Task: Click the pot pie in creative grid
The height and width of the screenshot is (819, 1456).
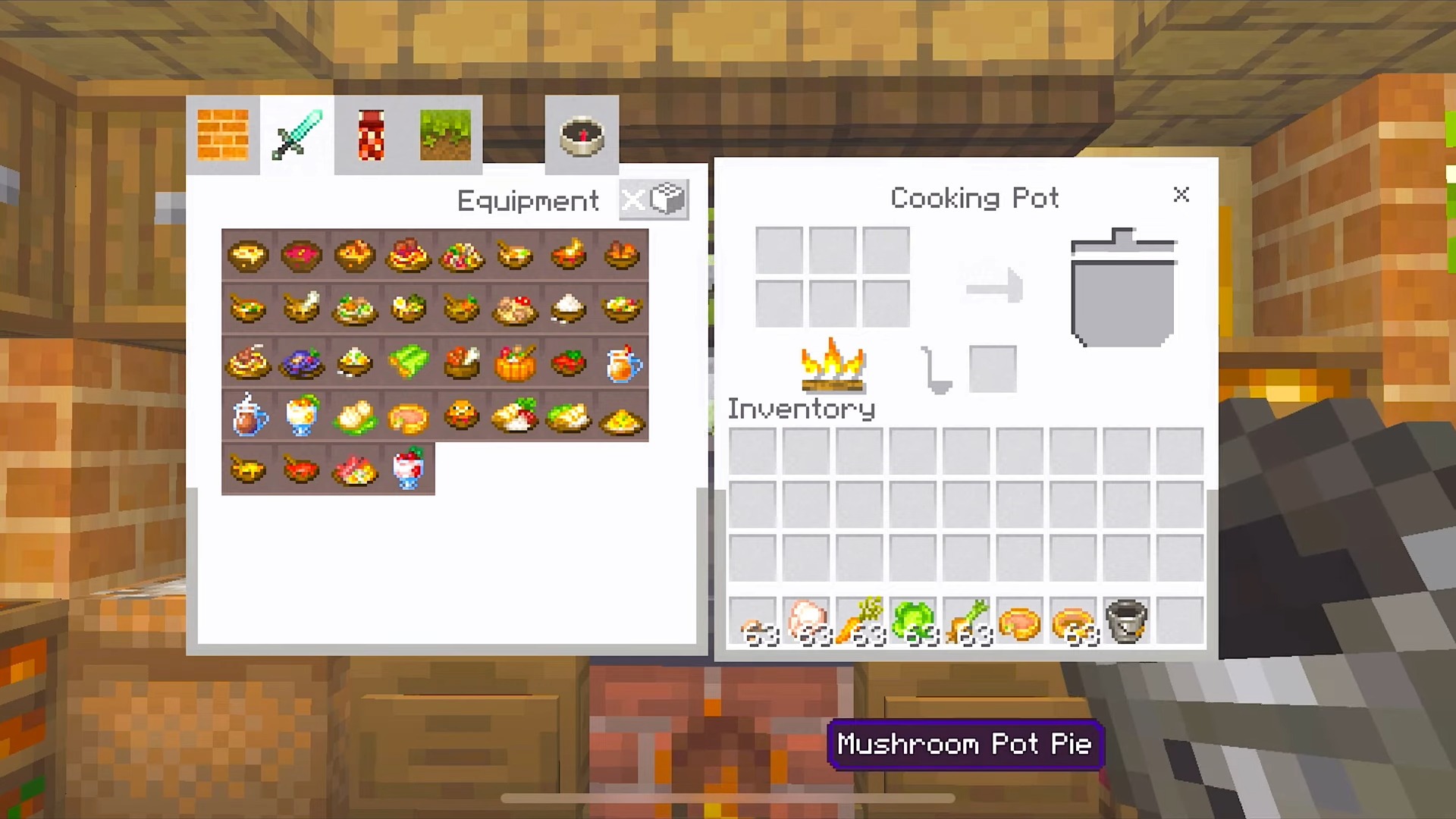Action: [409, 416]
